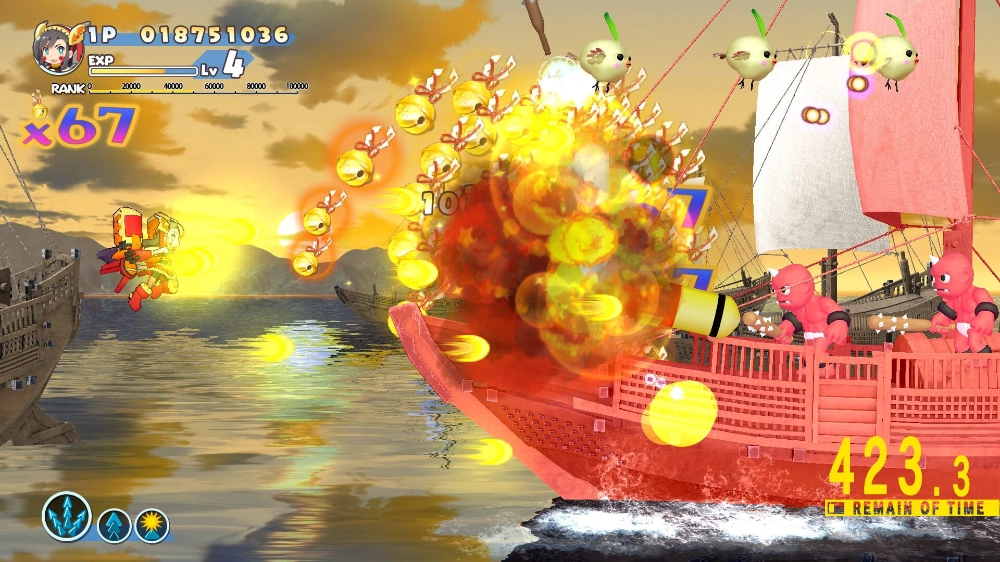The width and height of the screenshot is (1000, 562).
Task: Select the triple spread arrow shot icon
Action: tap(66, 516)
